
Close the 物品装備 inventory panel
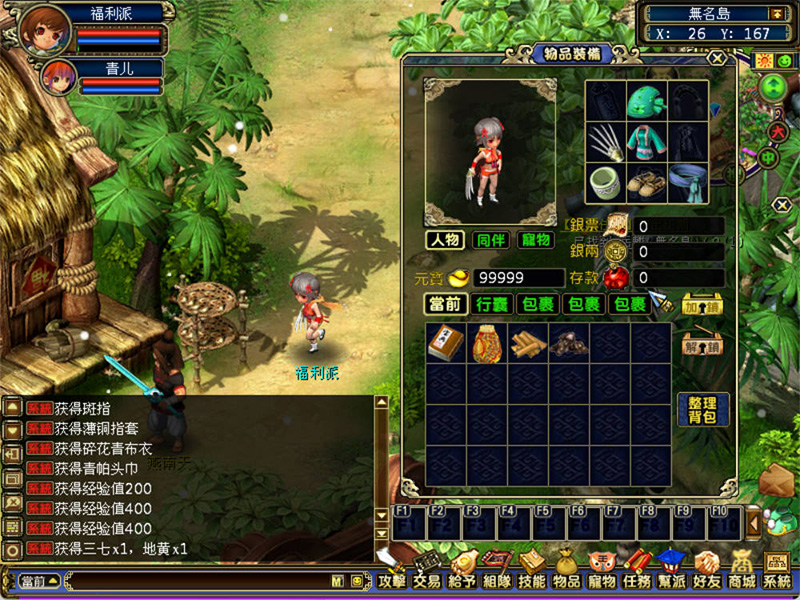(x=715, y=58)
